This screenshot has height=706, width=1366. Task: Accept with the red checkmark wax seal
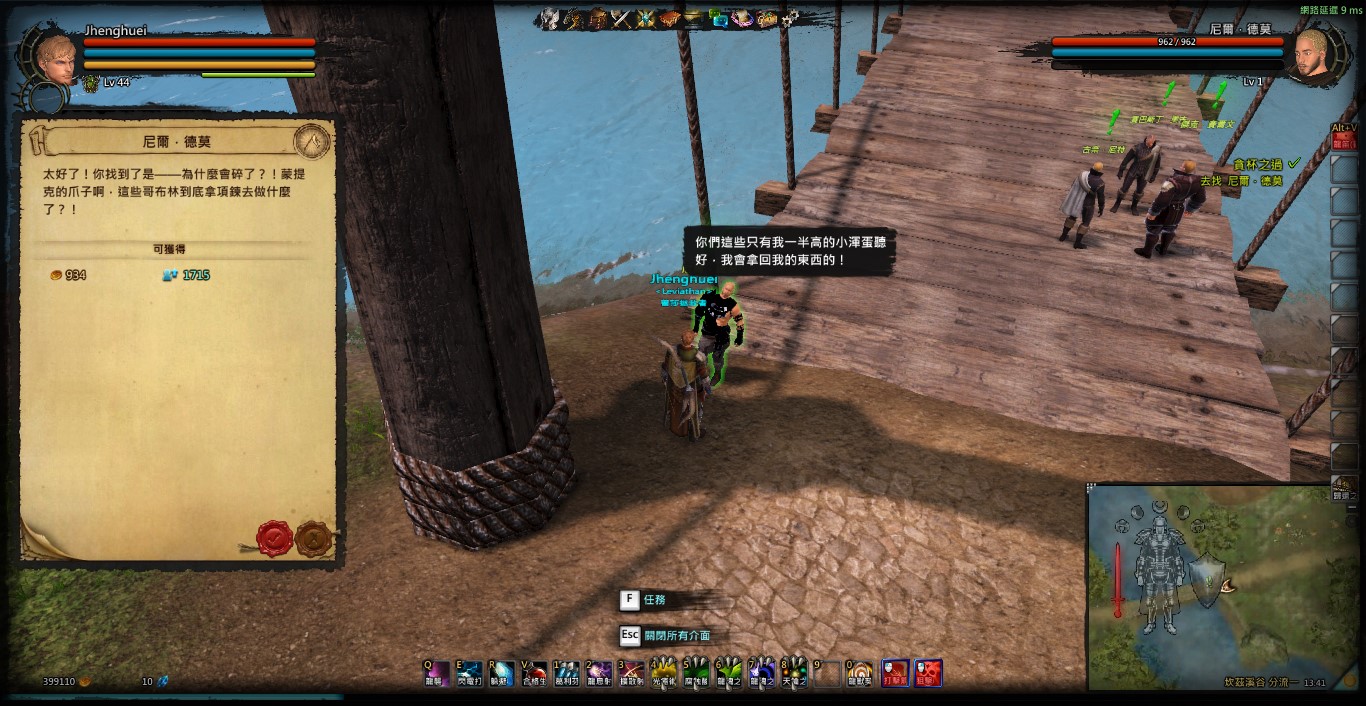tap(274, 538)
